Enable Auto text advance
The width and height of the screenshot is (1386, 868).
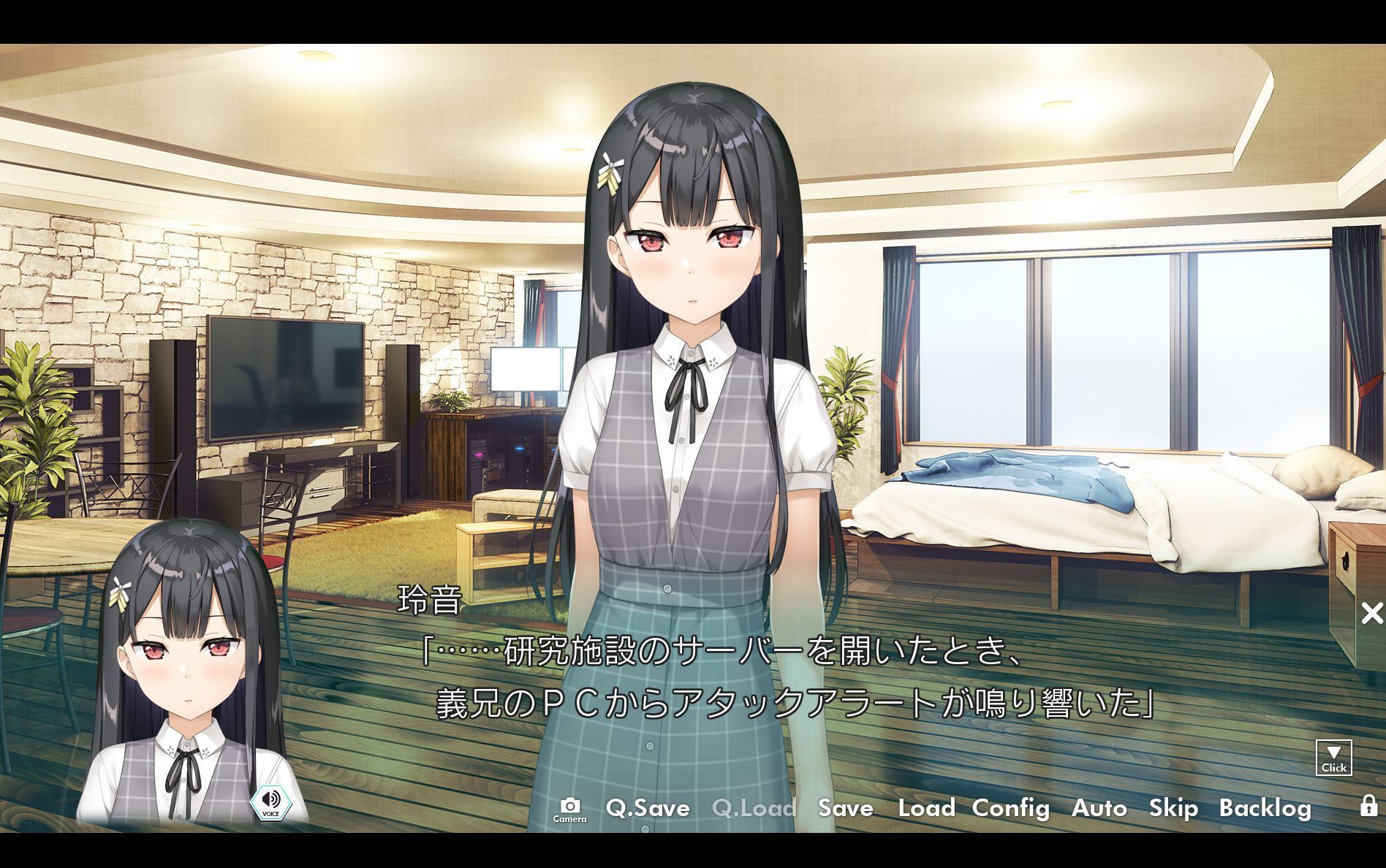pos(1099,808)
